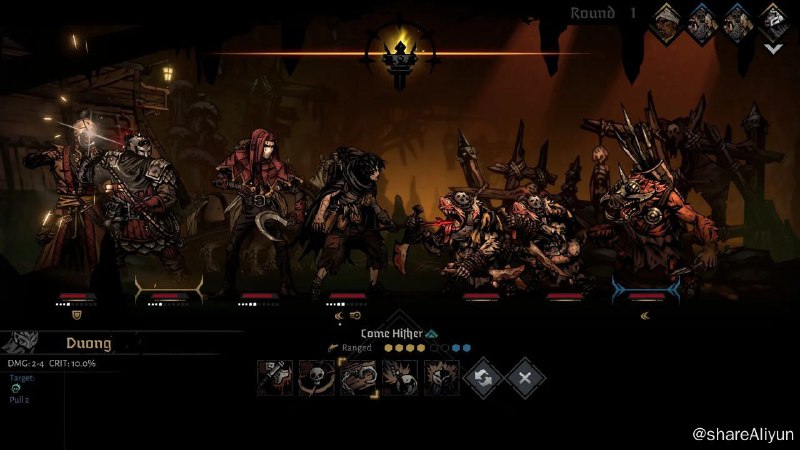Screen dimensions: 800x450
Task: Select the turbaned hero turn order portrait
Action: coord(668,20)
